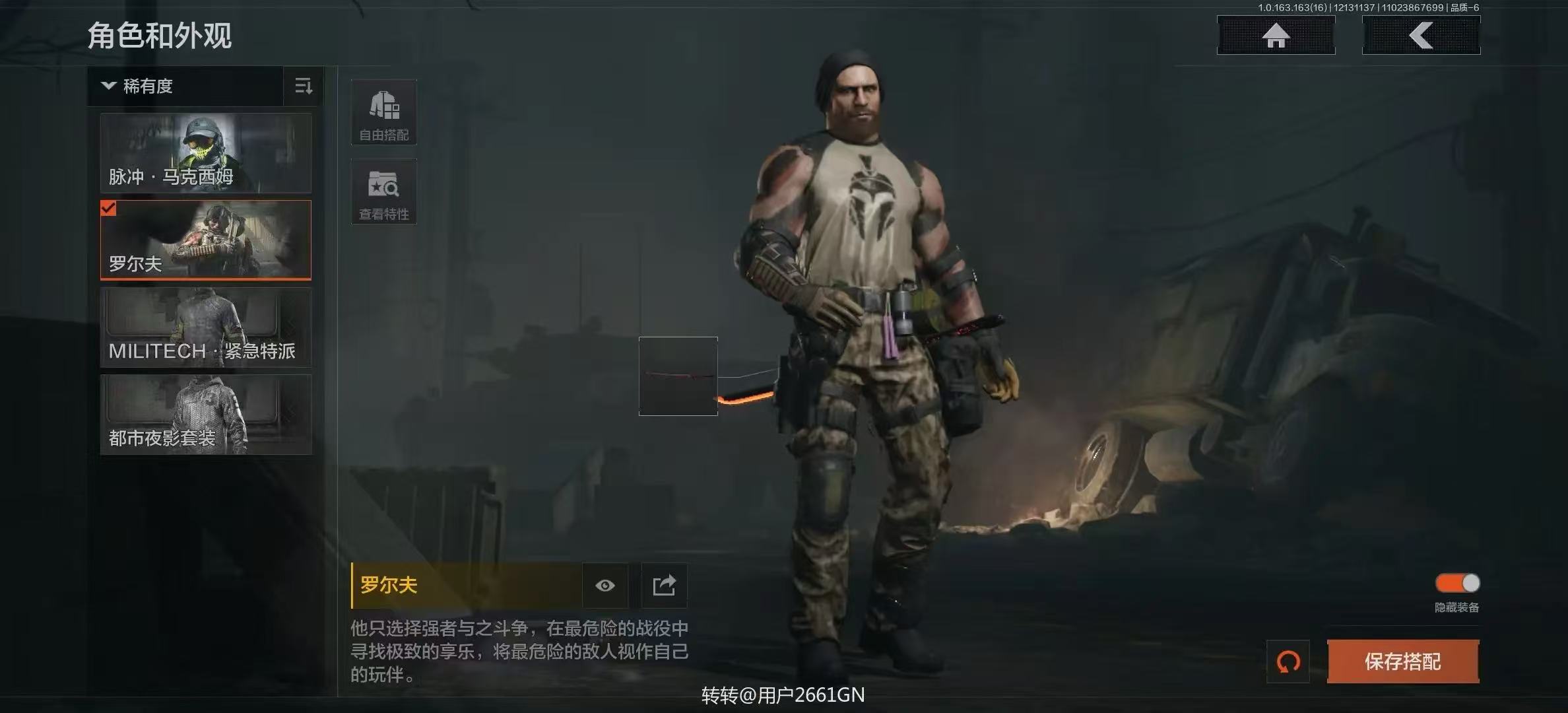The width and height of the screenshot is (1568, 713).
Task: Toggle the sort order icon
Action: [x=304, y=86]
